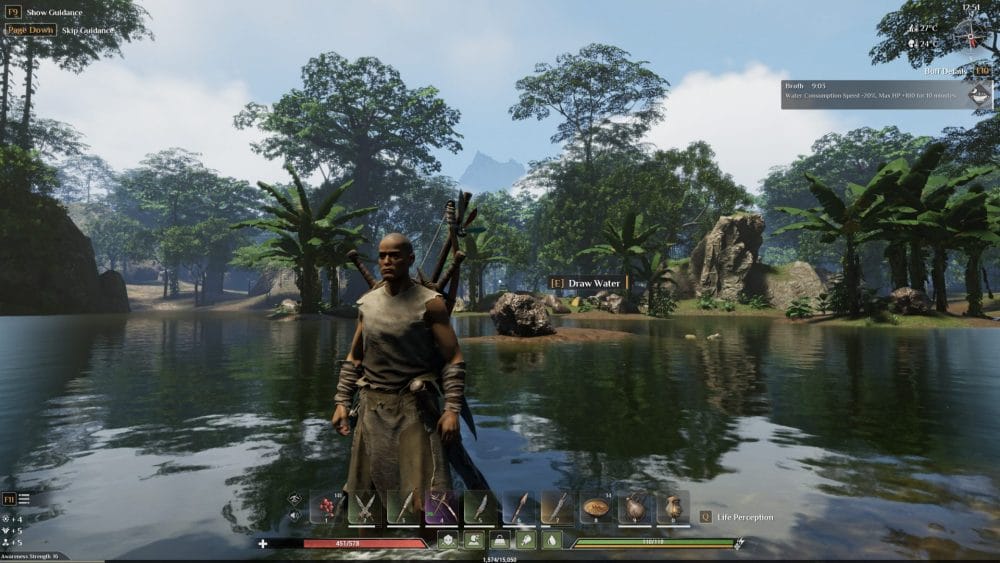1000x563 pixels.
Task: Select the red berries hotbar slot
Action: coord(326,507)
